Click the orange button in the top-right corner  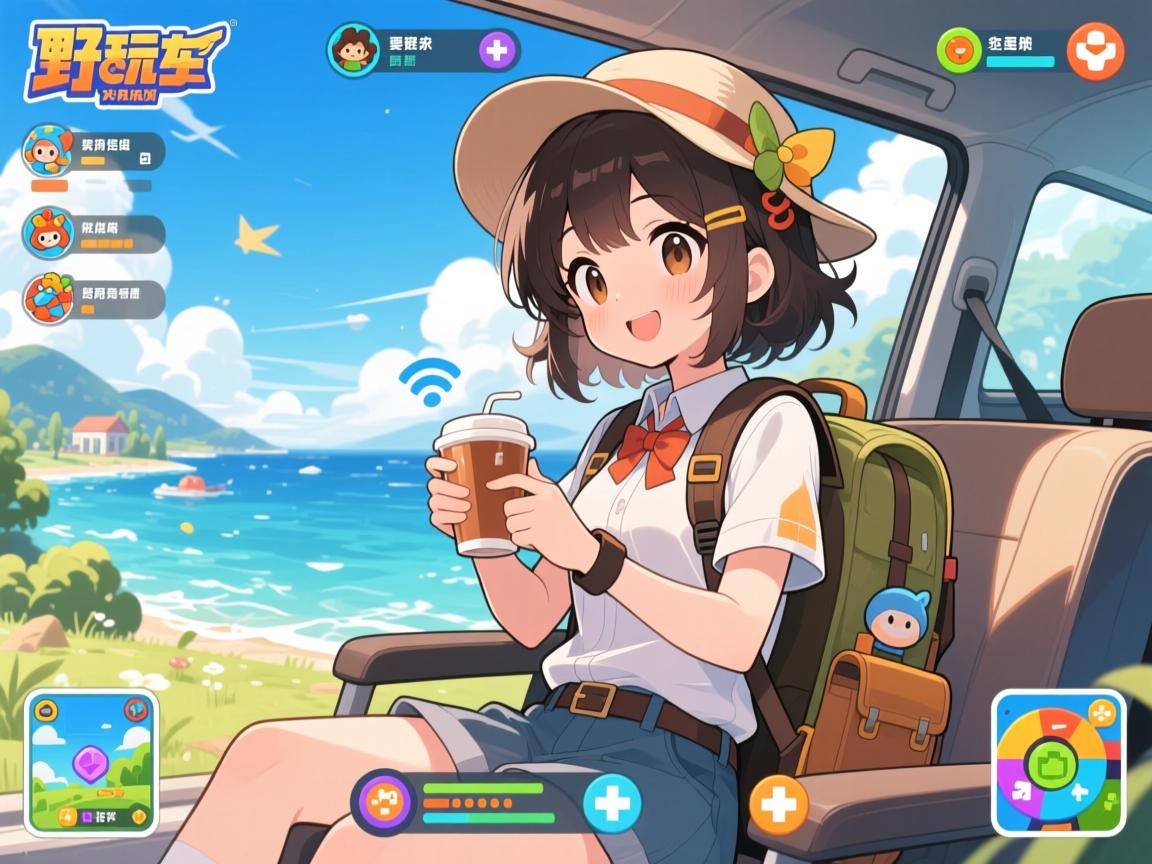tap(1095, 50)
